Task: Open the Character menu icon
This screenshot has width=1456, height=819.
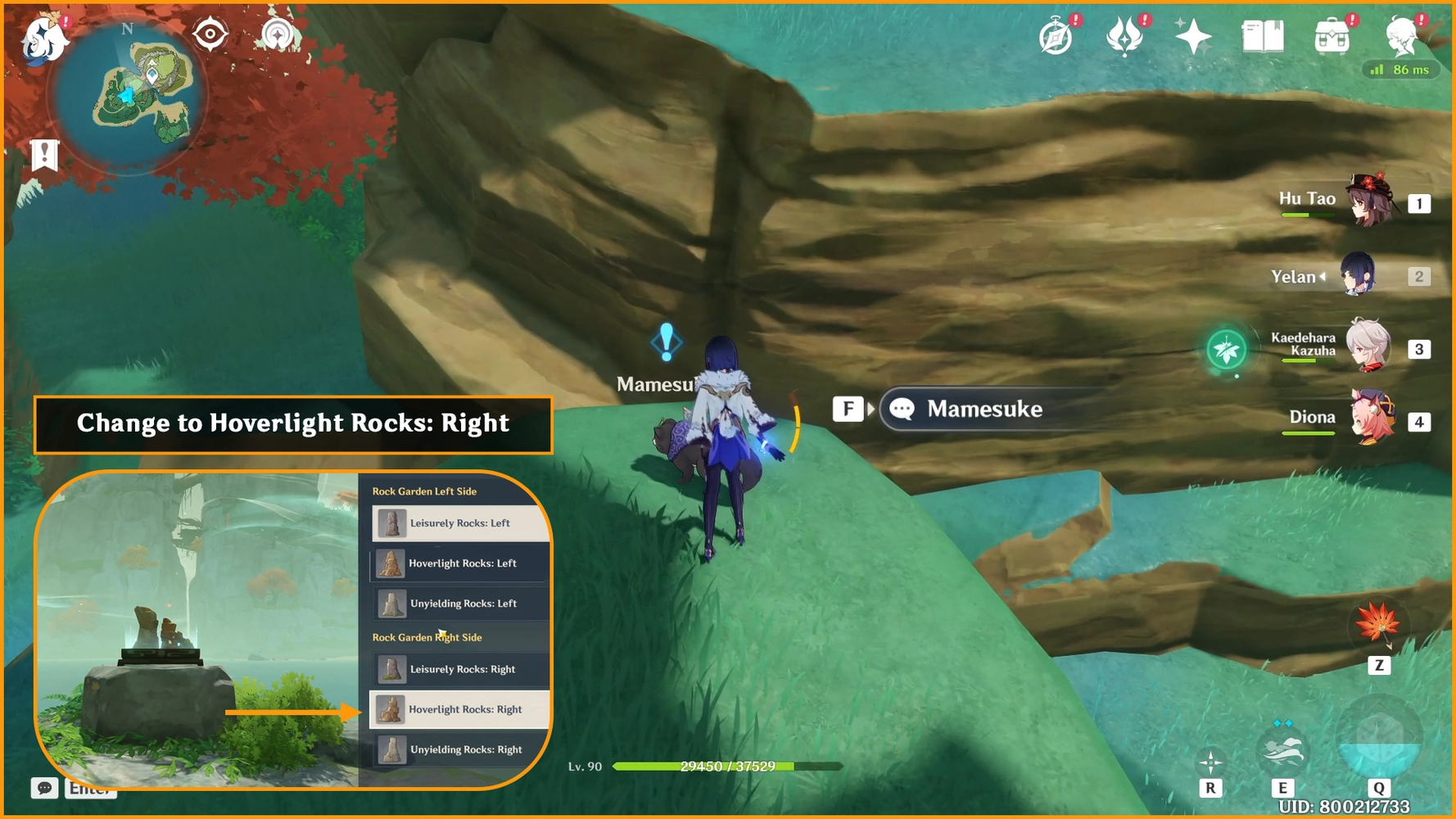Action: pos(1401,34)
